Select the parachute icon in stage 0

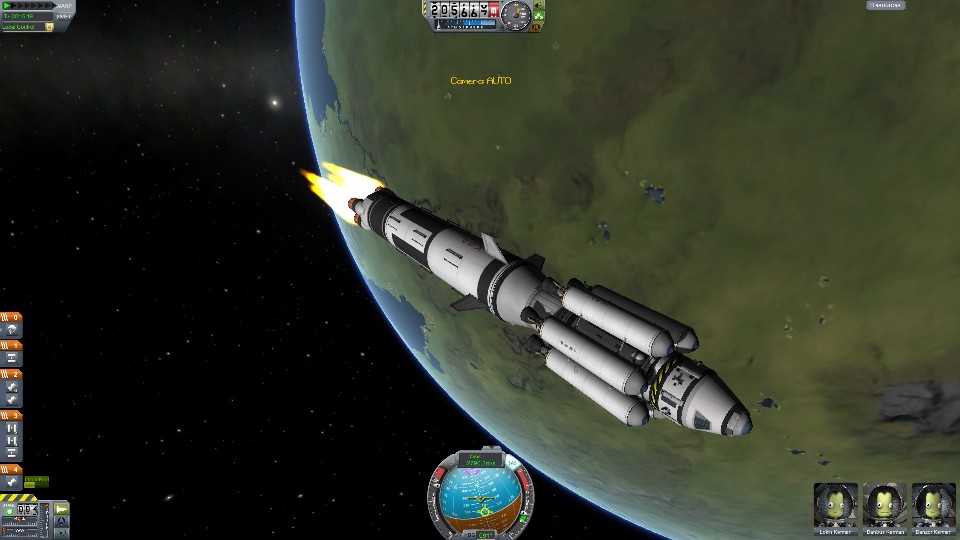13,329
